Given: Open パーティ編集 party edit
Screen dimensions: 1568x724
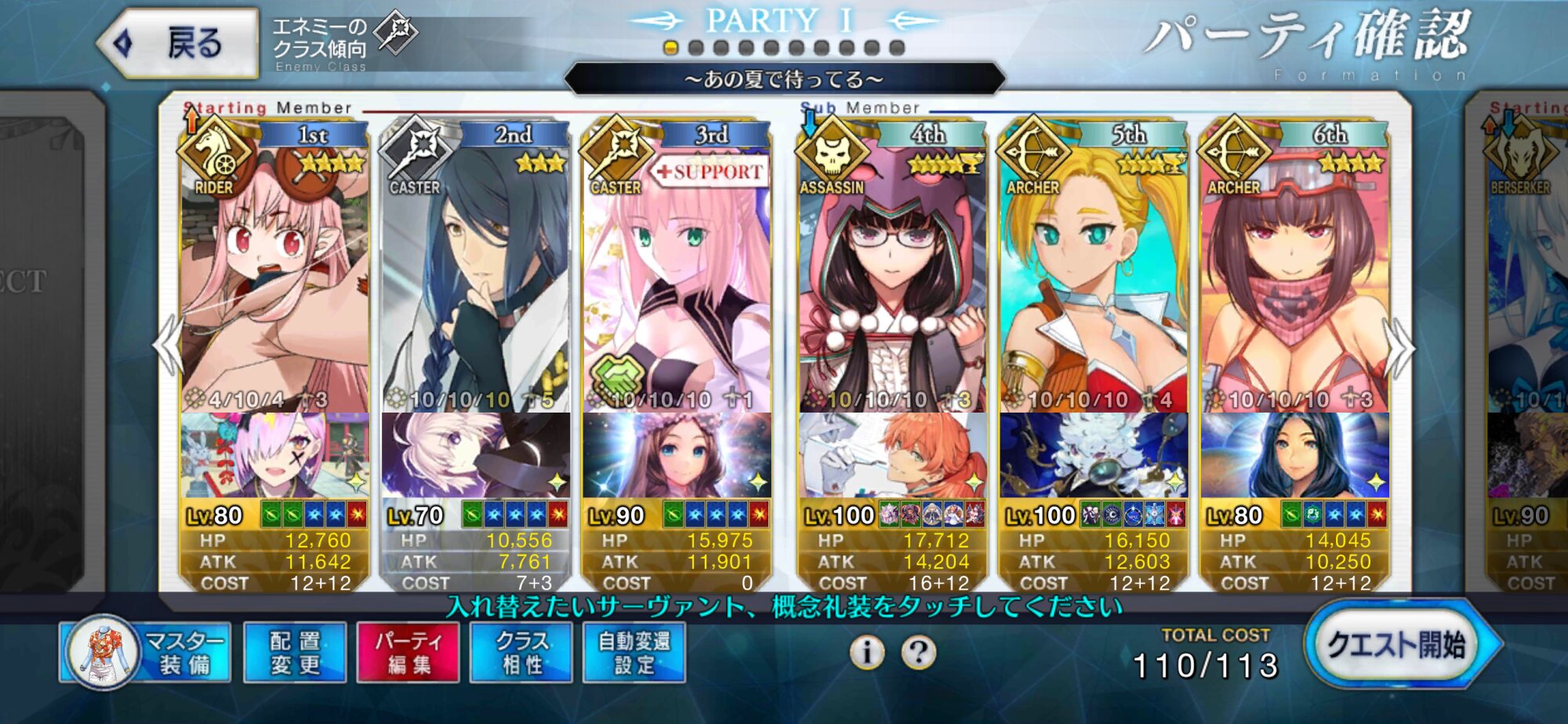Looking at the screenshot, I should point(408,653).
